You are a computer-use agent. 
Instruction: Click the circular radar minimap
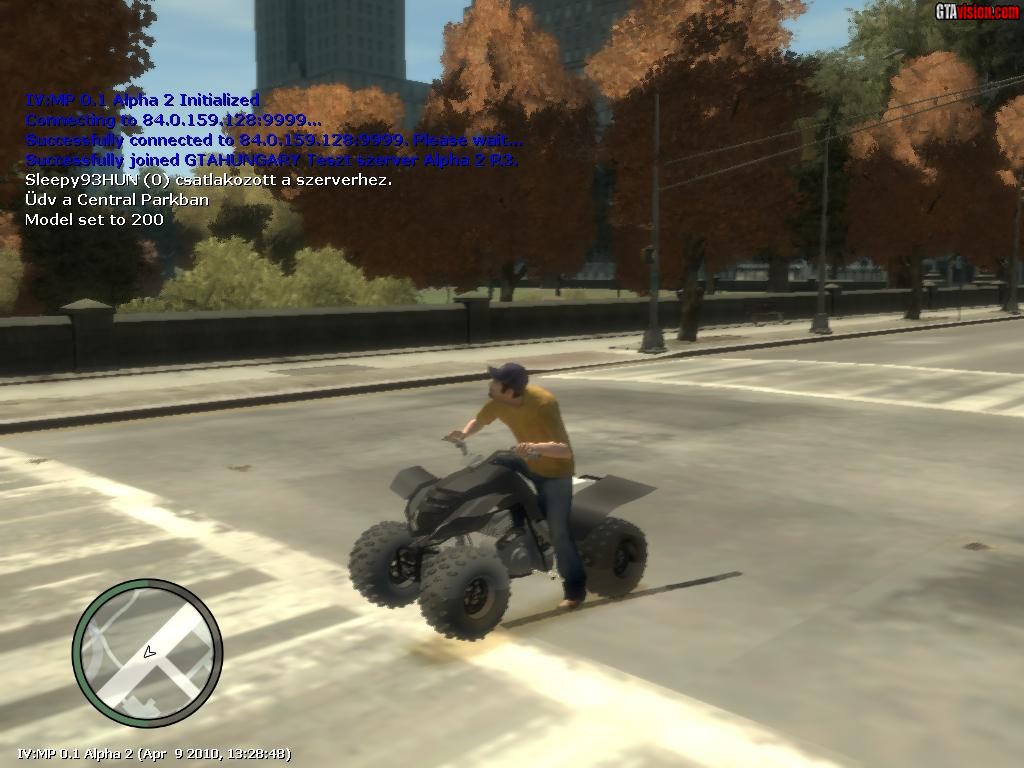point(147,653)
